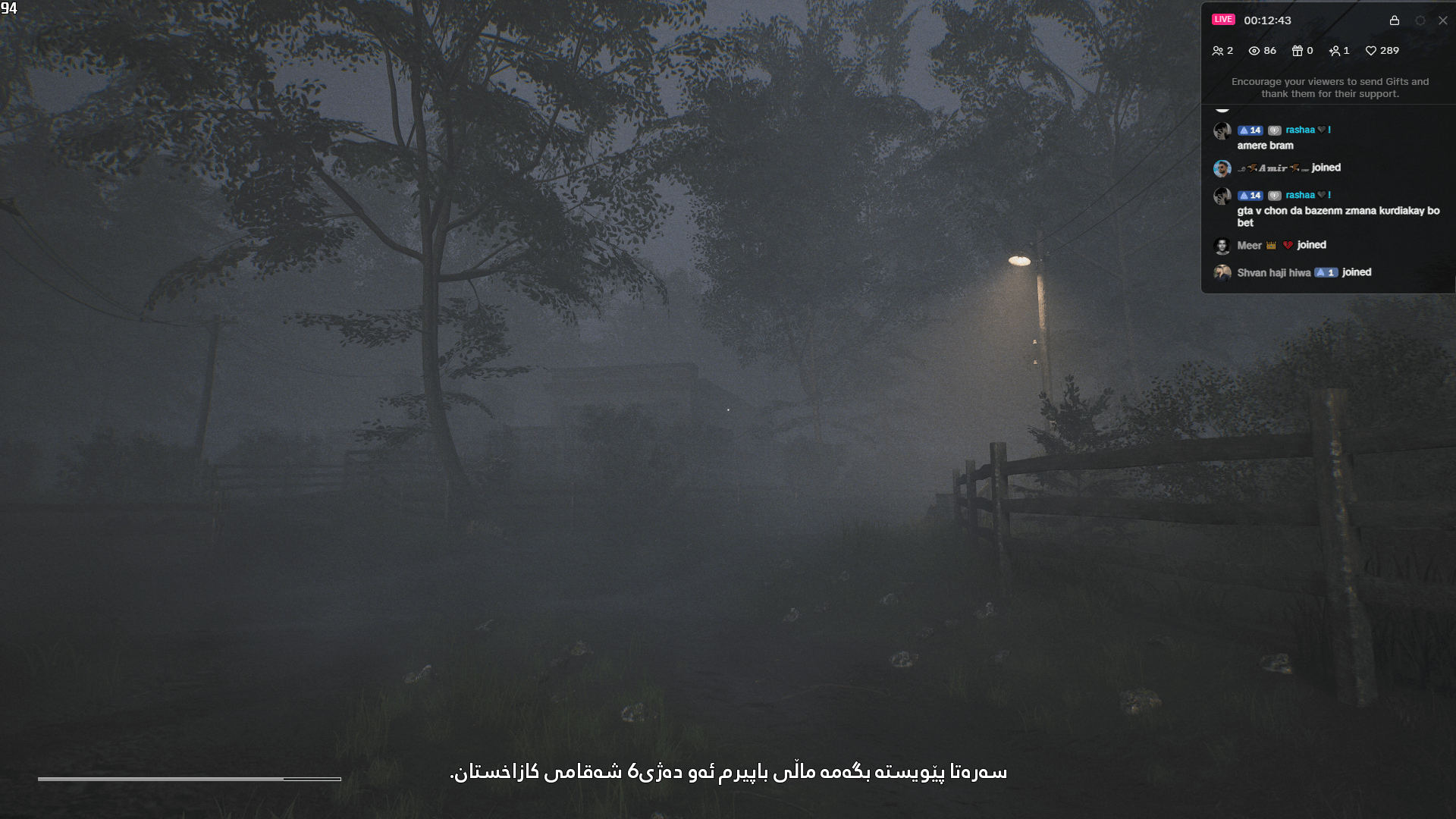Click rashaa's level 14 badge
This screenshot has width=1456, height=819.
[1250, 130]
